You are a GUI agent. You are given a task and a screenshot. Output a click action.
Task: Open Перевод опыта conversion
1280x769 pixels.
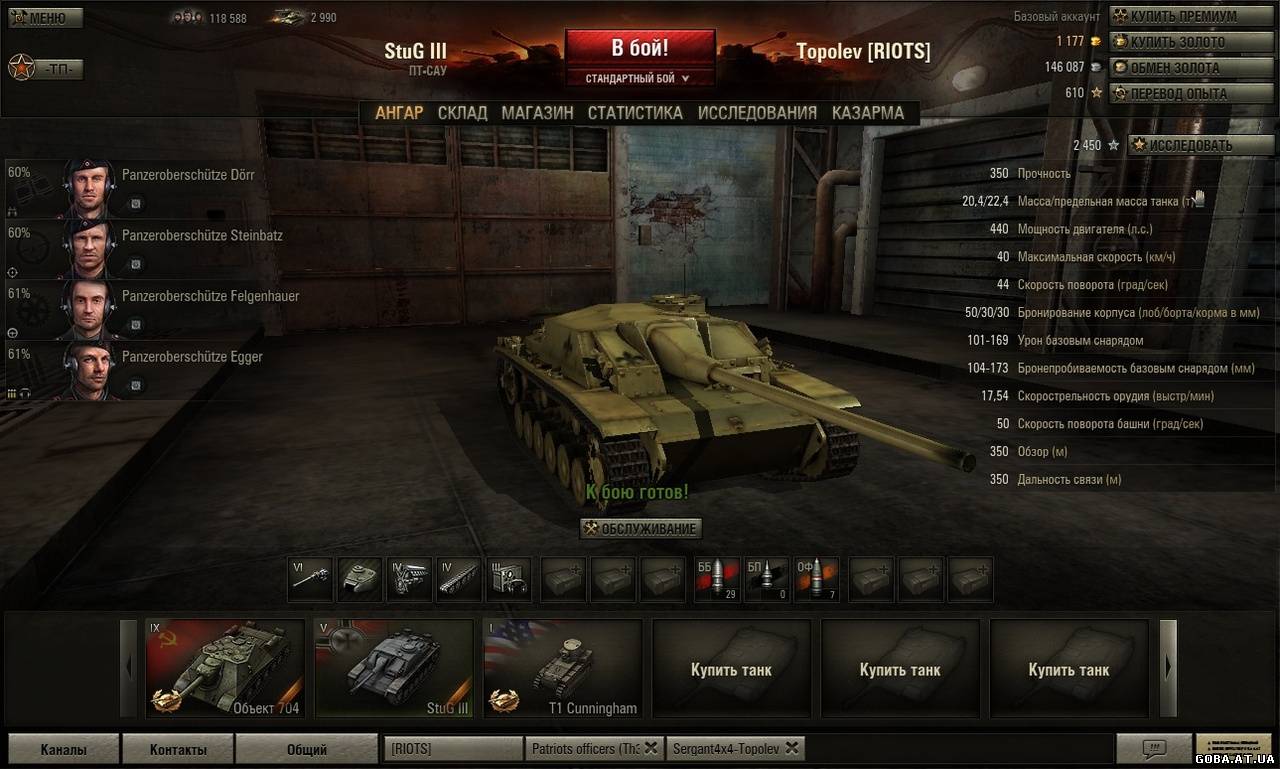(1181, 93)
